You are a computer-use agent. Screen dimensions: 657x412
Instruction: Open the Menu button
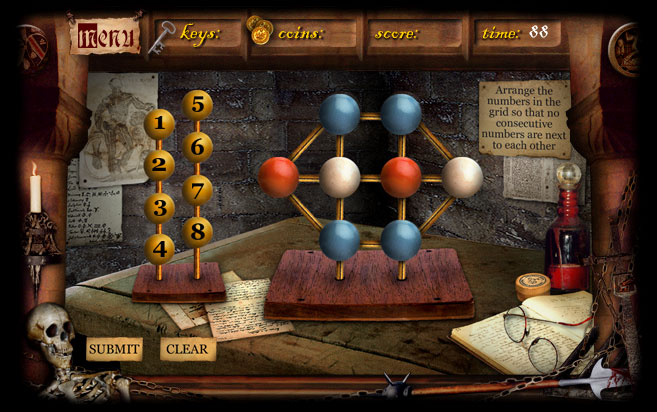(104, 37)
